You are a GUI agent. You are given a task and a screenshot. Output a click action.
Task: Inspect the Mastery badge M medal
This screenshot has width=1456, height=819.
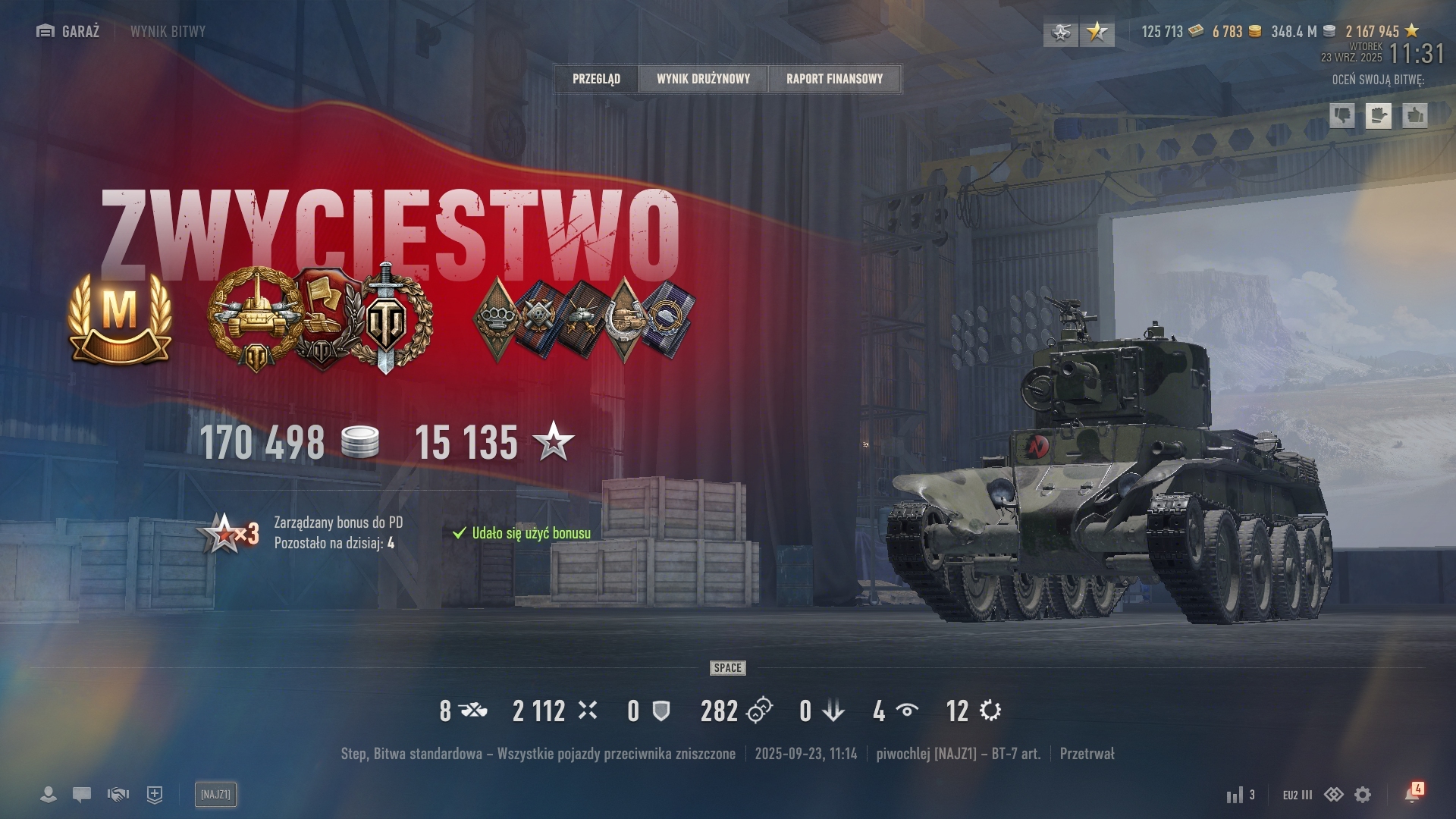pos(120,318)
